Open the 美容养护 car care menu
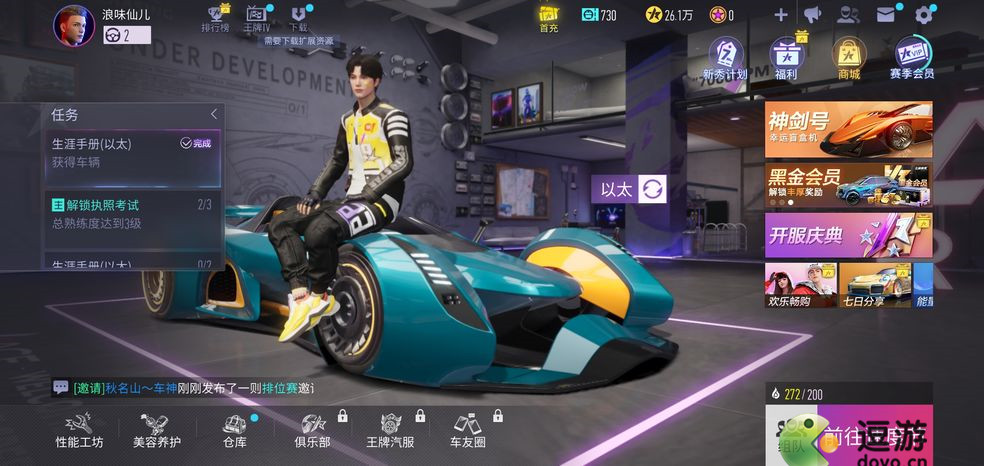Image resolution: width=984 pixels, height=466 pixels. (156, 429)
